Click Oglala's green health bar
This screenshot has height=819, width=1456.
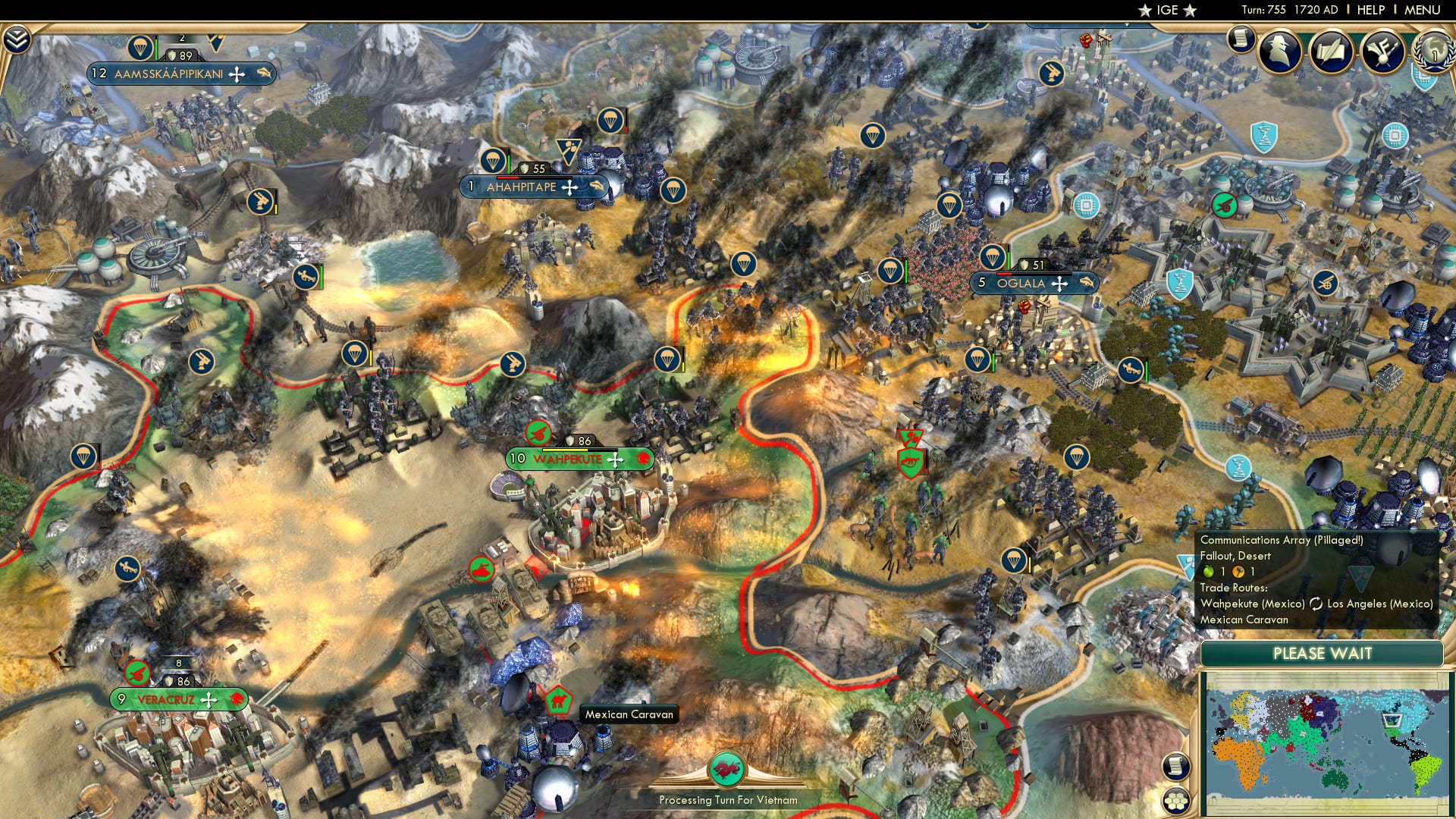(x=1009, y=259)
